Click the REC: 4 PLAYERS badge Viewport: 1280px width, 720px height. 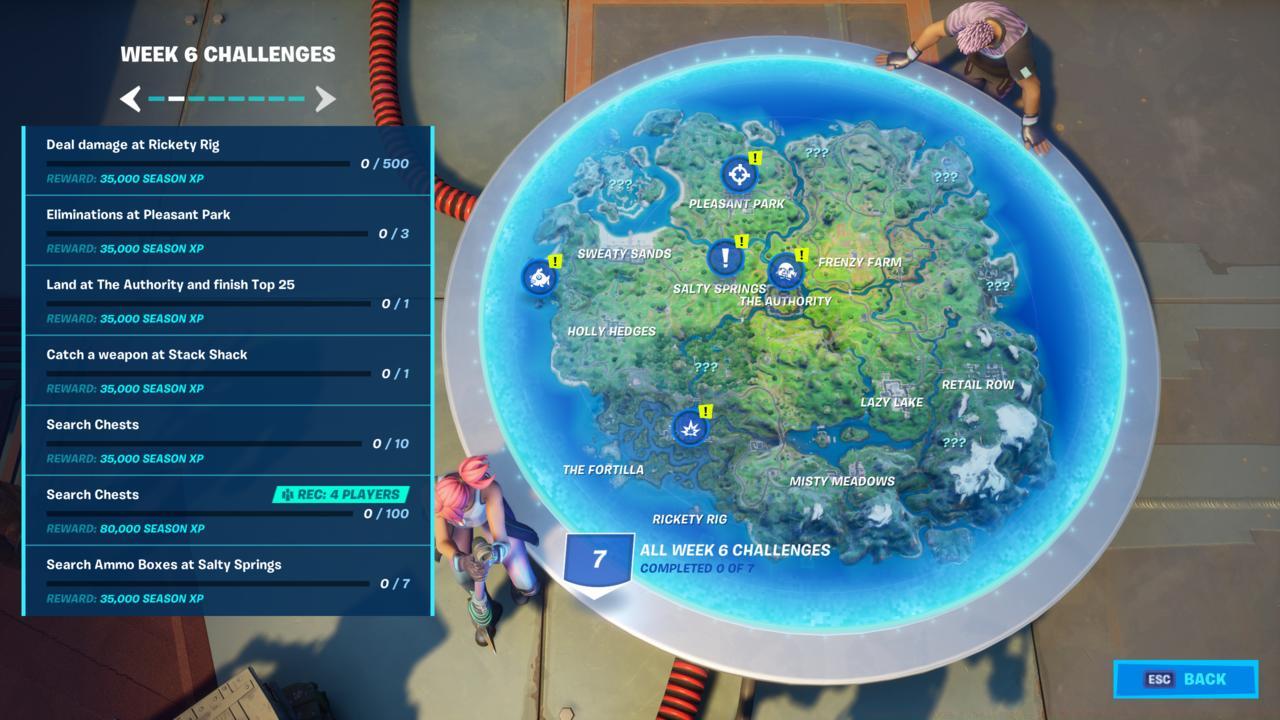click(x=342, y=495)
